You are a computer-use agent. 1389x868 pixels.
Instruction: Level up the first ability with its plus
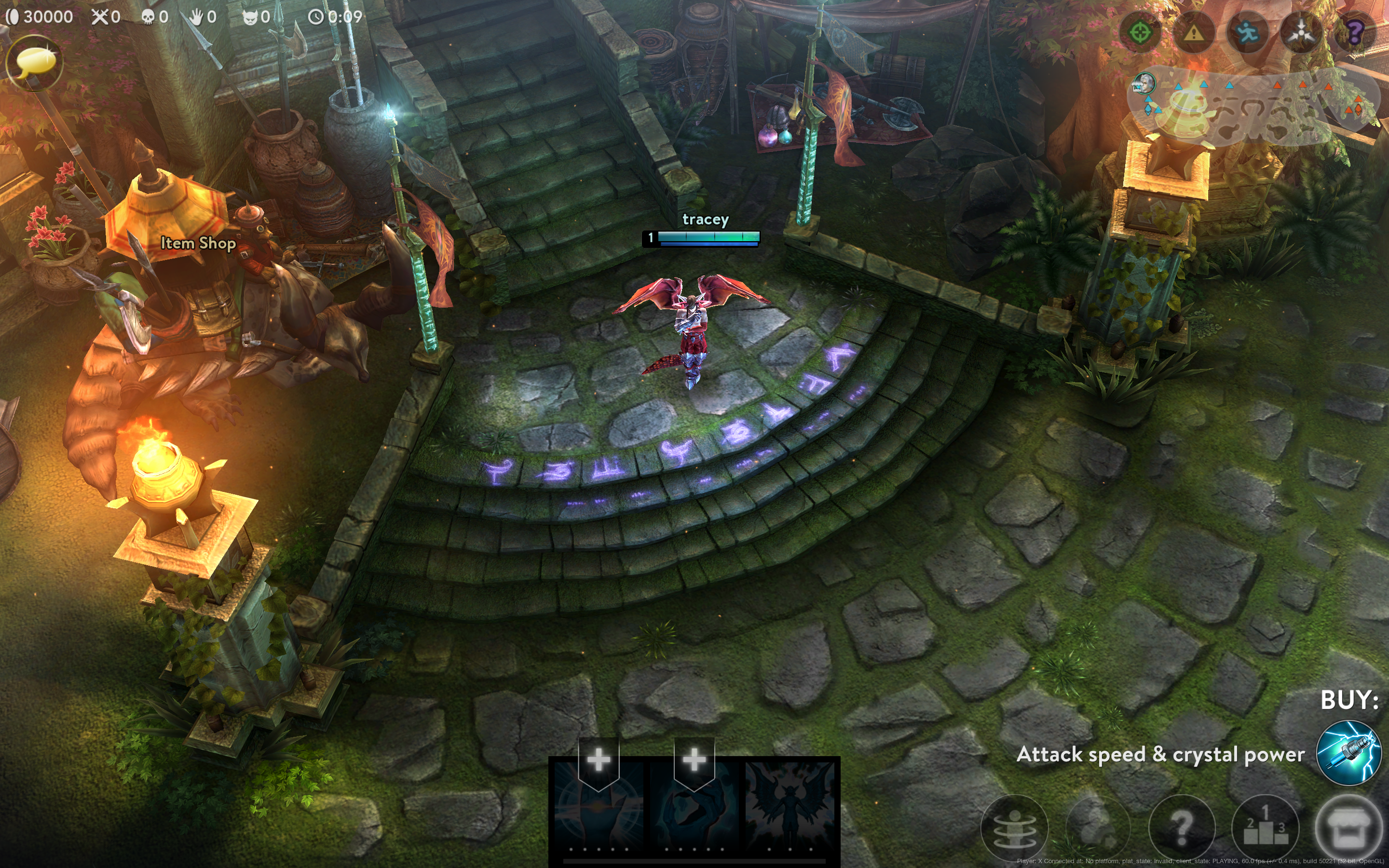[599, 759]
